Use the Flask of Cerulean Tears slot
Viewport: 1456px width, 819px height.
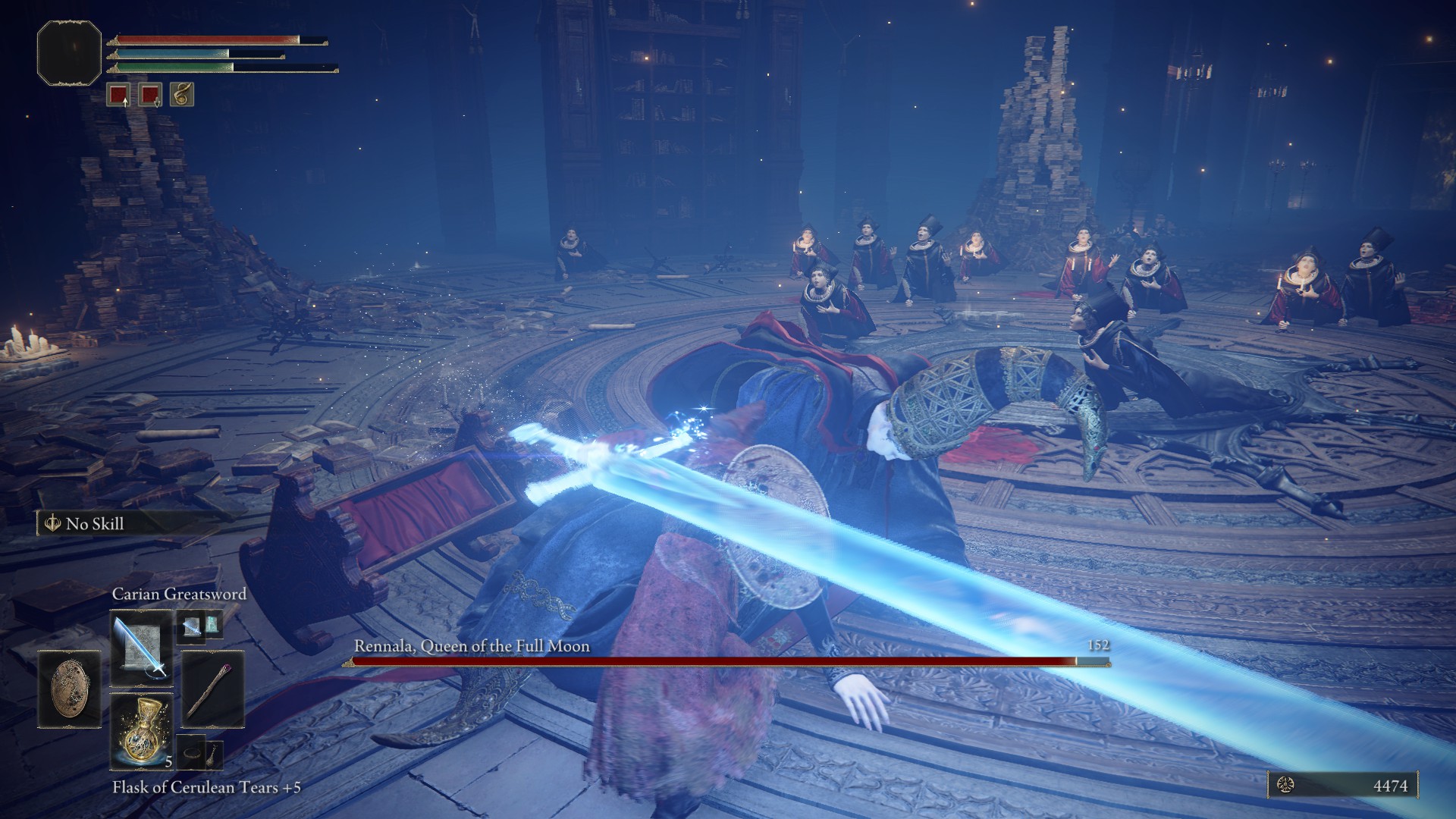(141, 729)
